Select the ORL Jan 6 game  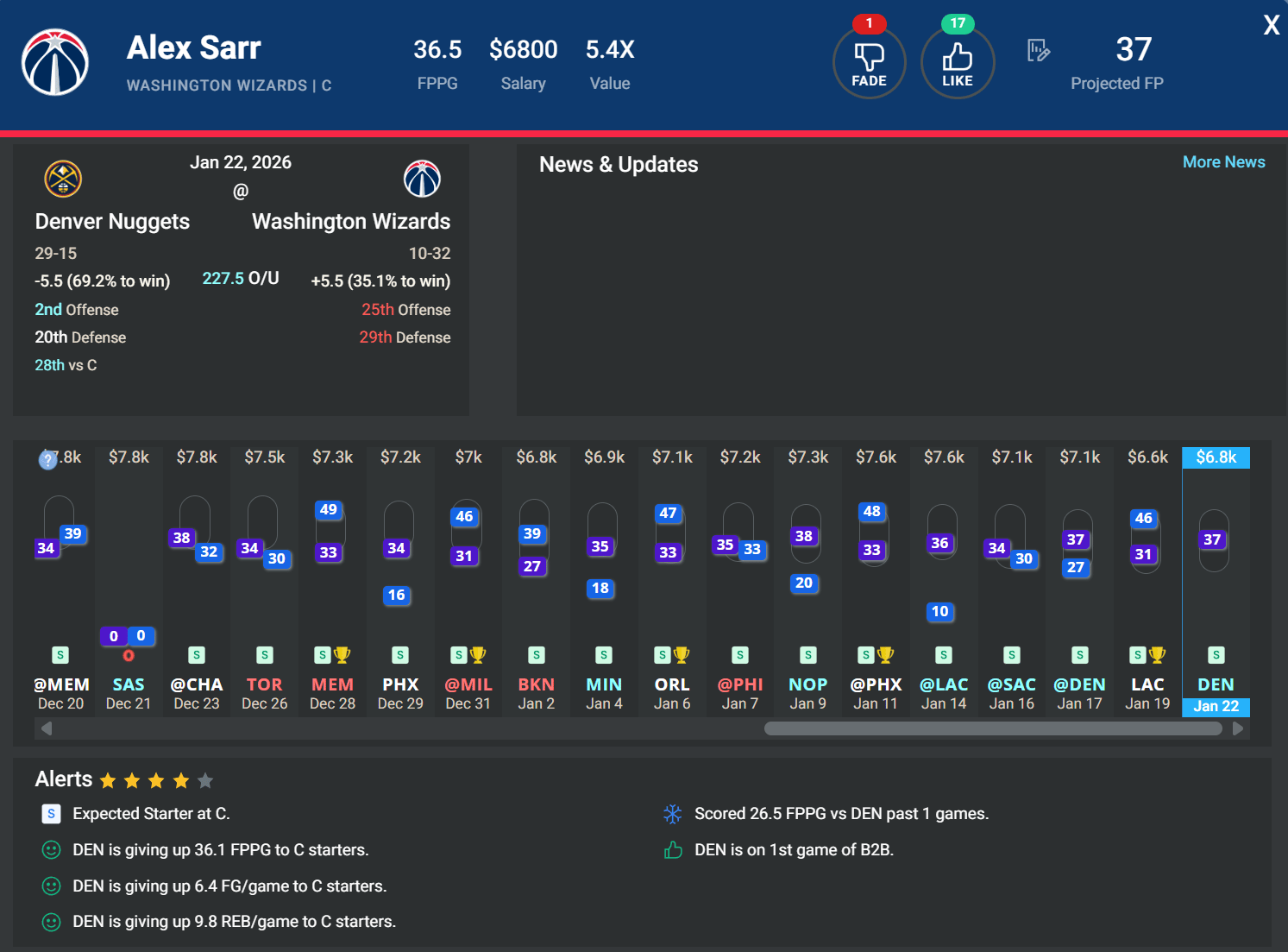[x=672, y=694]
